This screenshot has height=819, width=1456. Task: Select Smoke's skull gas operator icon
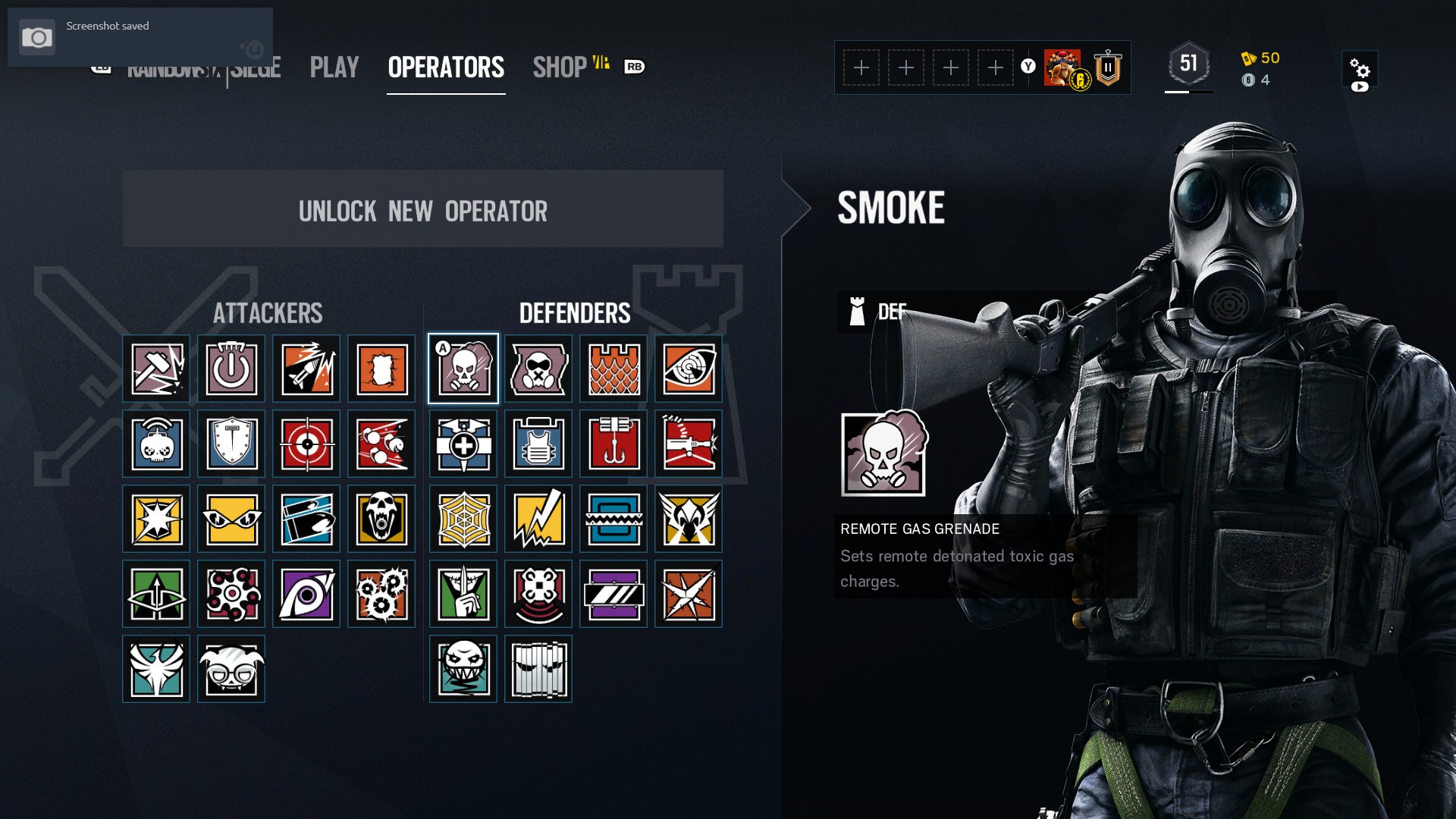[x=463, y=369]
